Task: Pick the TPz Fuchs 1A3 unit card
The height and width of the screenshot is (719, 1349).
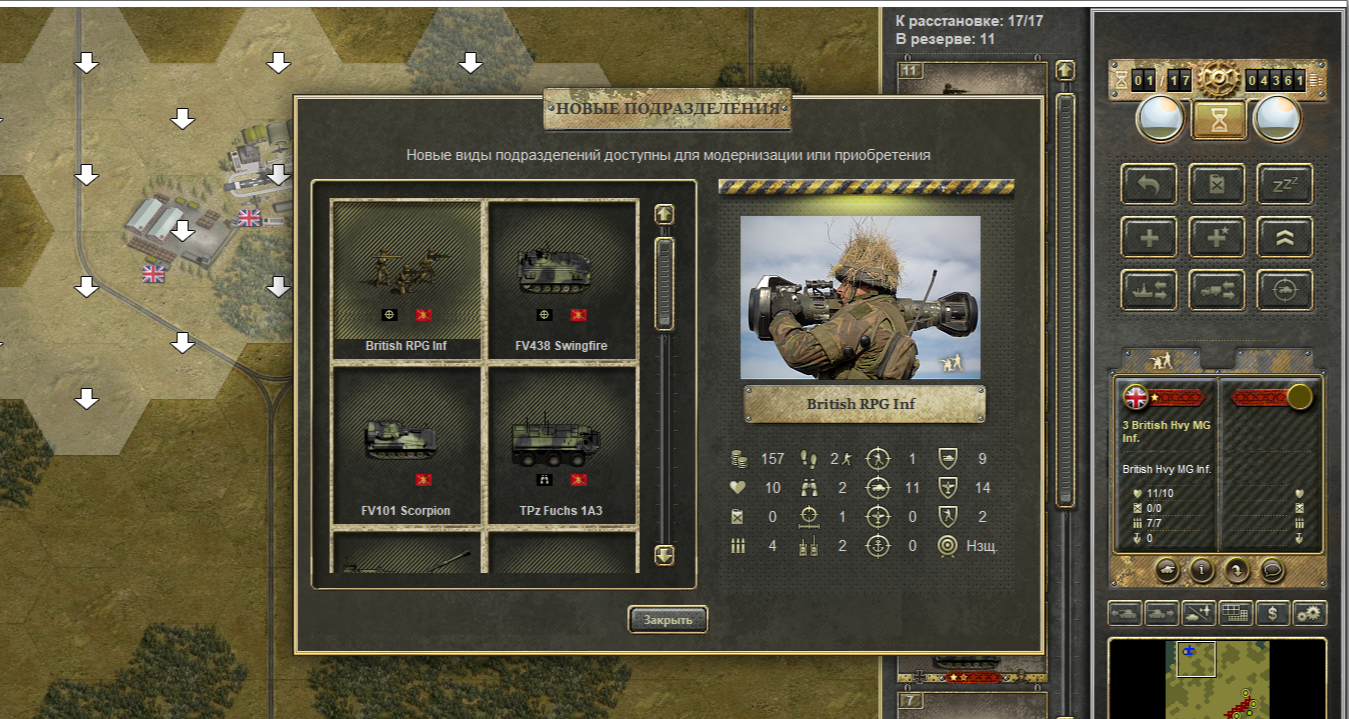Action: (561, 444)
